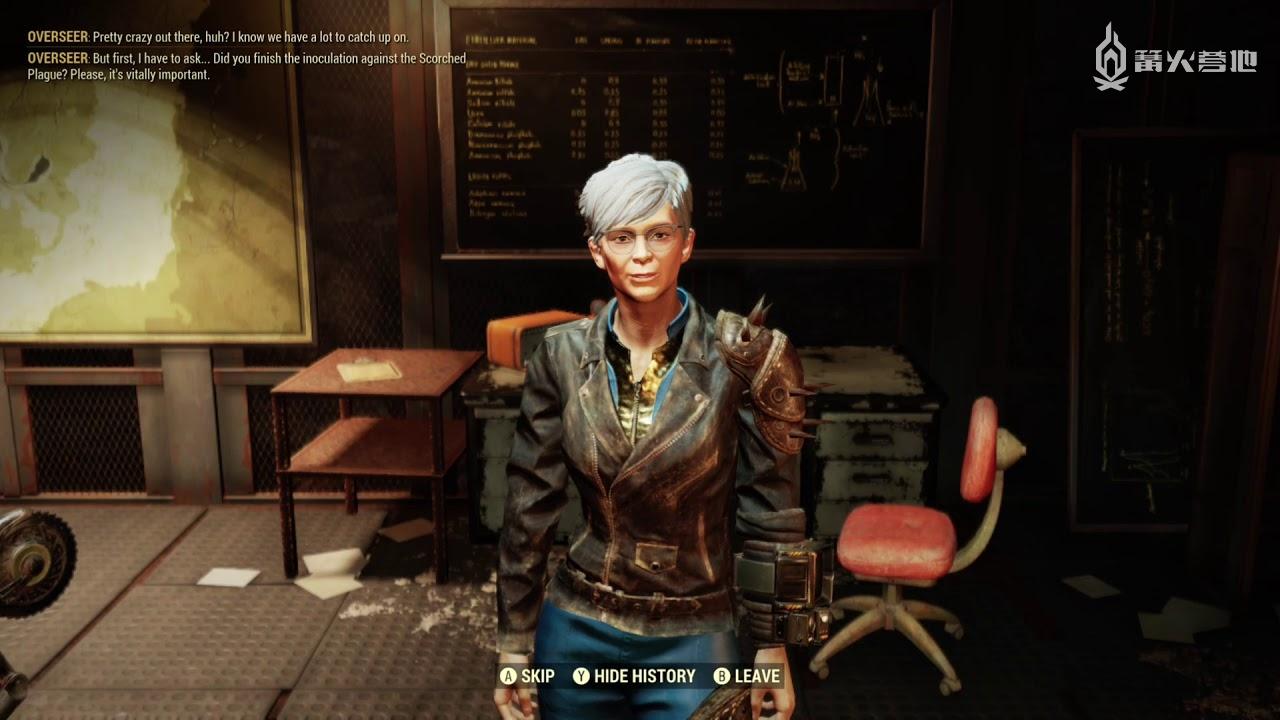Screen dimensions: 1280x720
Task: Skip the Overseer's current dialogue line
Action: point(527,676)
